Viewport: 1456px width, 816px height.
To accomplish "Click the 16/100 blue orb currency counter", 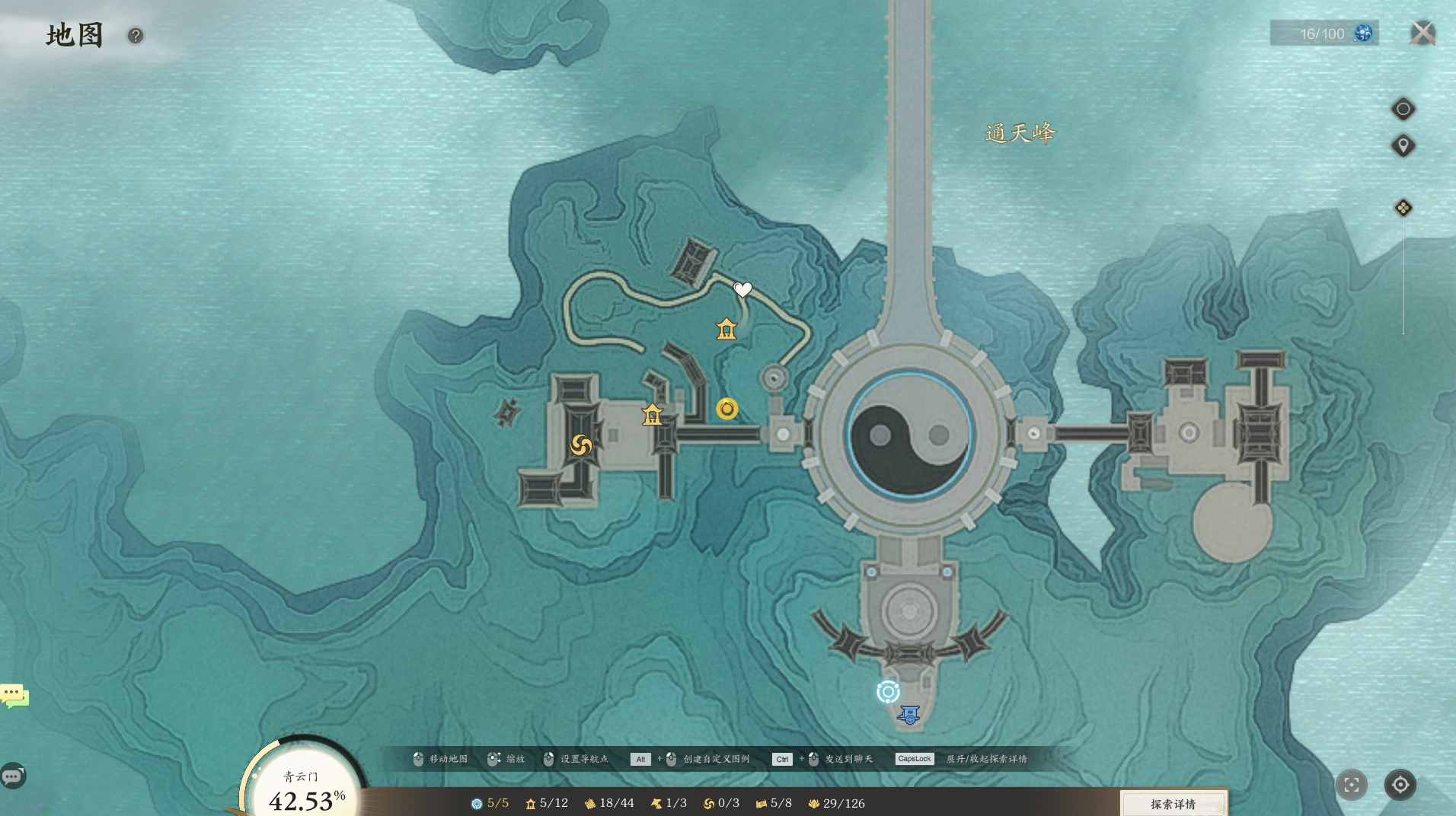I will 1324,33.
